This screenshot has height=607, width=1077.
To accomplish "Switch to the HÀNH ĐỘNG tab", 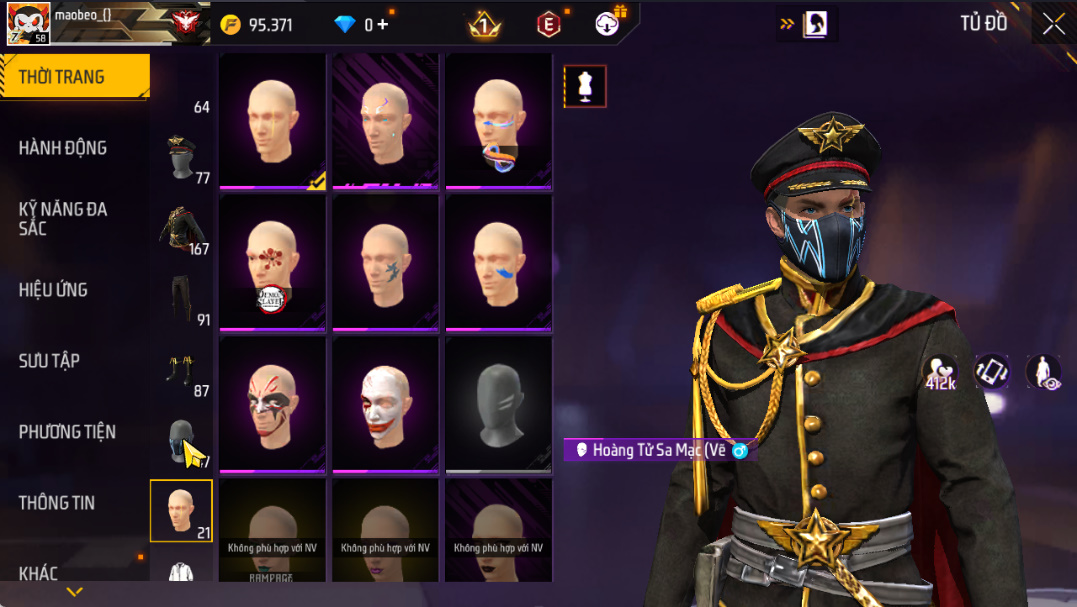I will click(63, 148).
